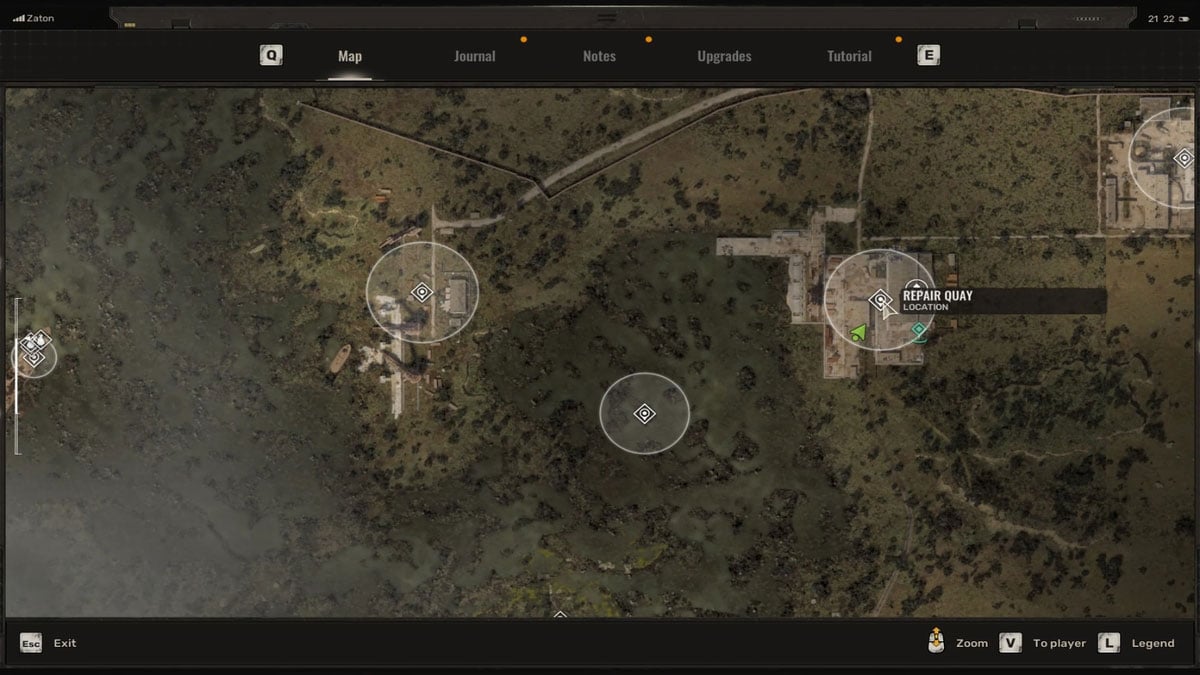Select the Tutorial tab
Image resolution: width=1200 pixels, height=675 pixels.
click(849, 56)
